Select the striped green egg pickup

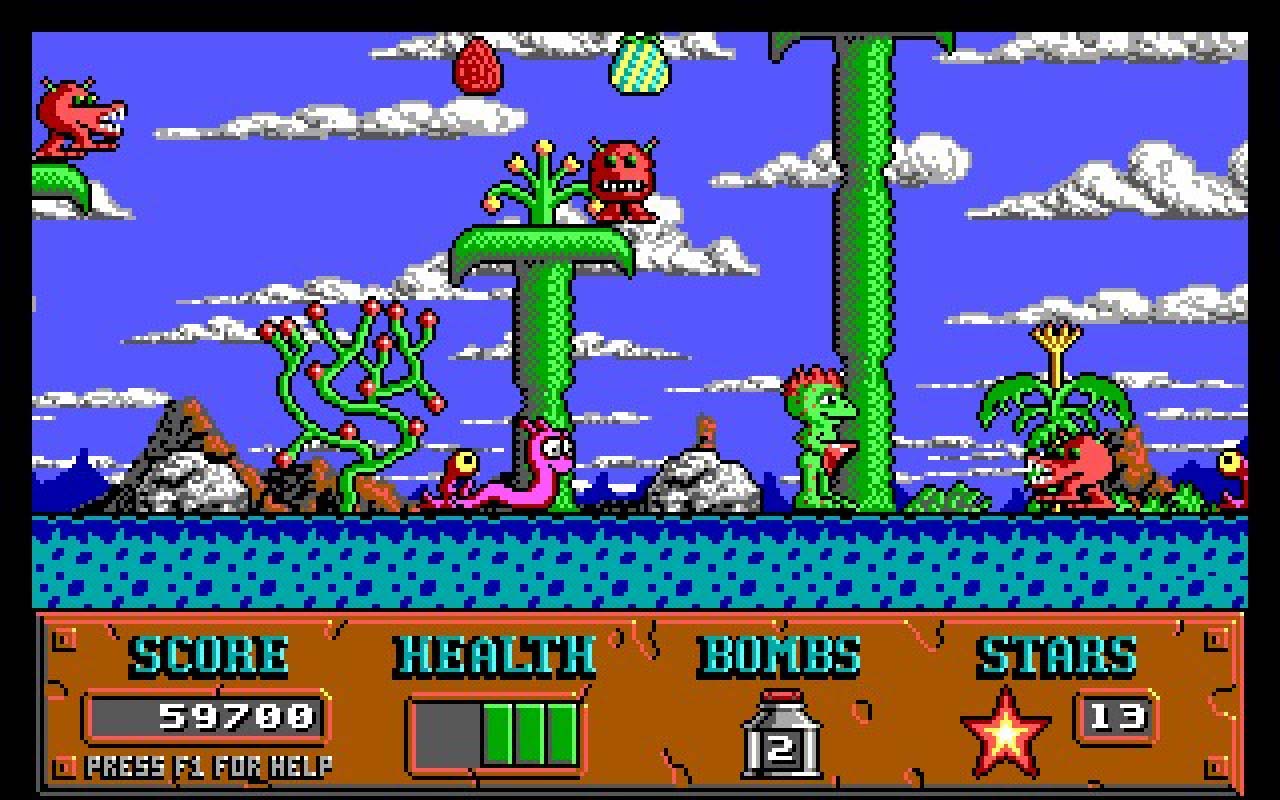click(640, 66)
